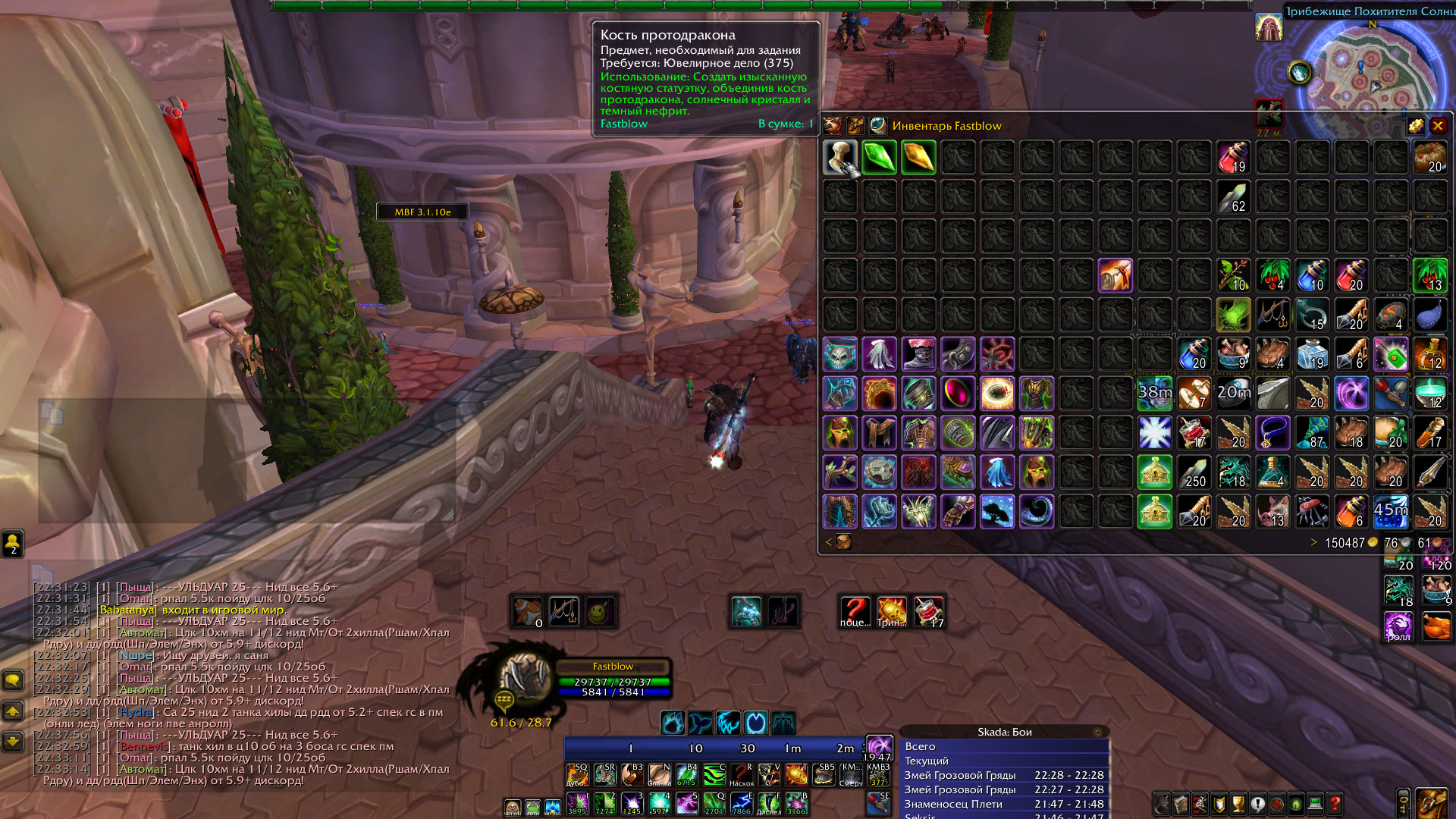Open Skada settings gear
Screen dimensions: 1456x819
pyautogui.click(x=1097, y=732)
